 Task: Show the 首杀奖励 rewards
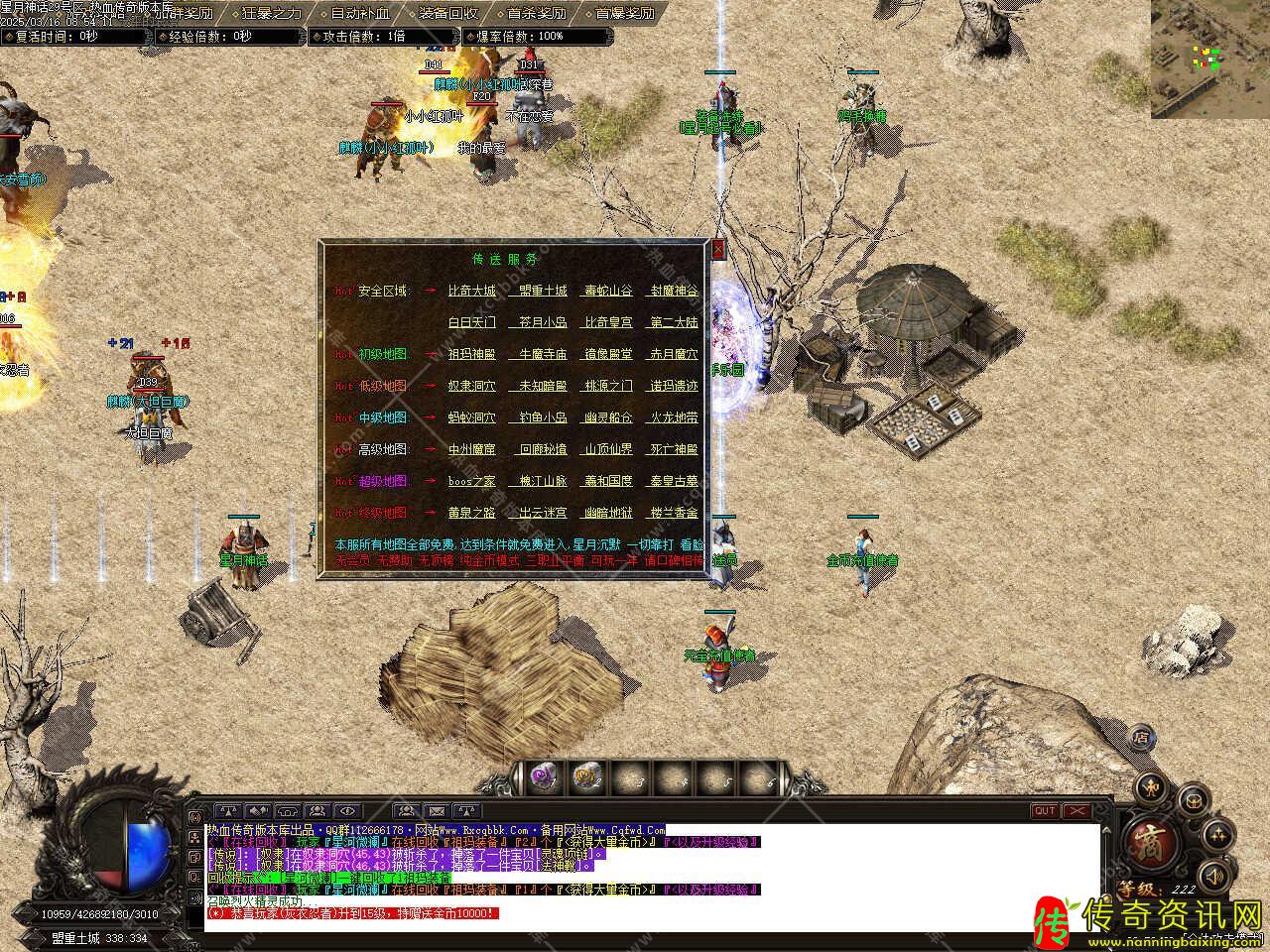click(x=536, y=14)
